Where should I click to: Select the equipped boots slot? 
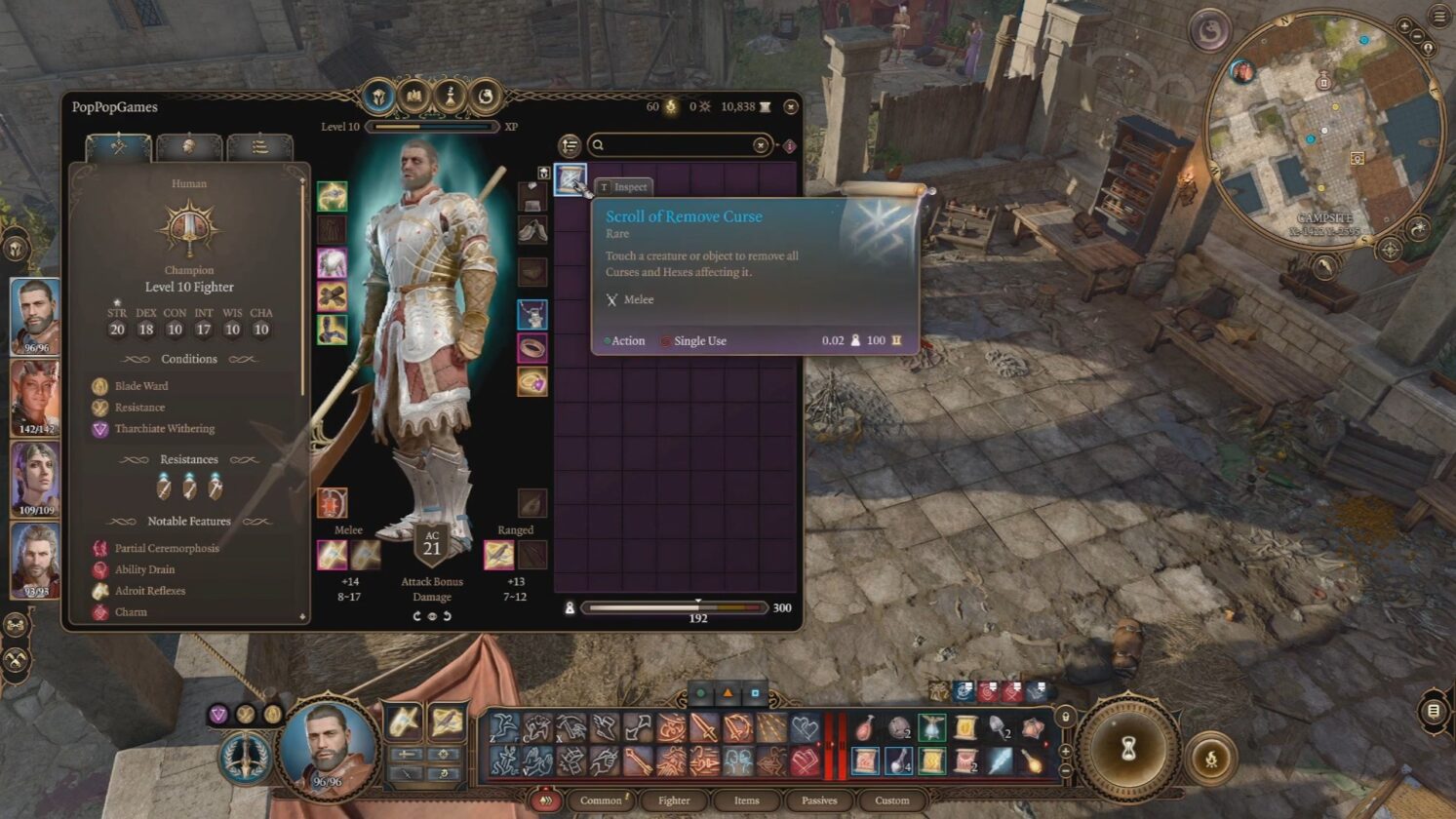click(x=332, y=330)
